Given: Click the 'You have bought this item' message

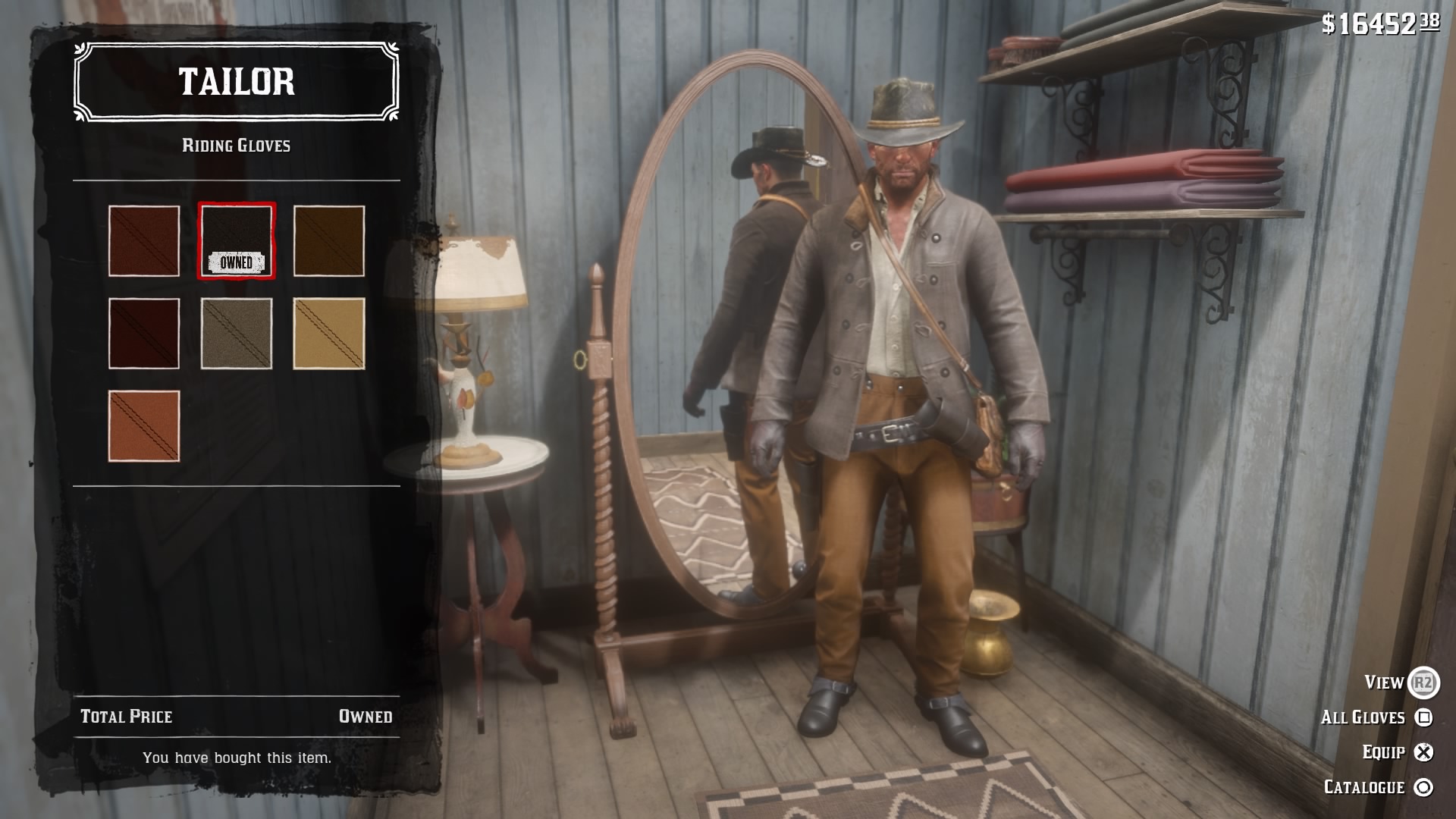Looking at the screenshot, I should tap(237, 756).
